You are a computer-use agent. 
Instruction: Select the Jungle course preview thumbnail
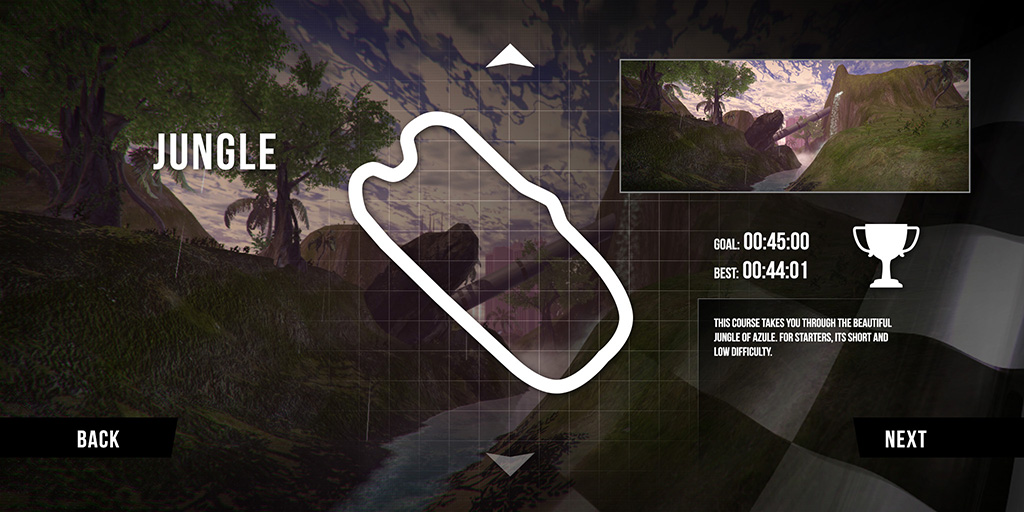click(x=794, y=125)
